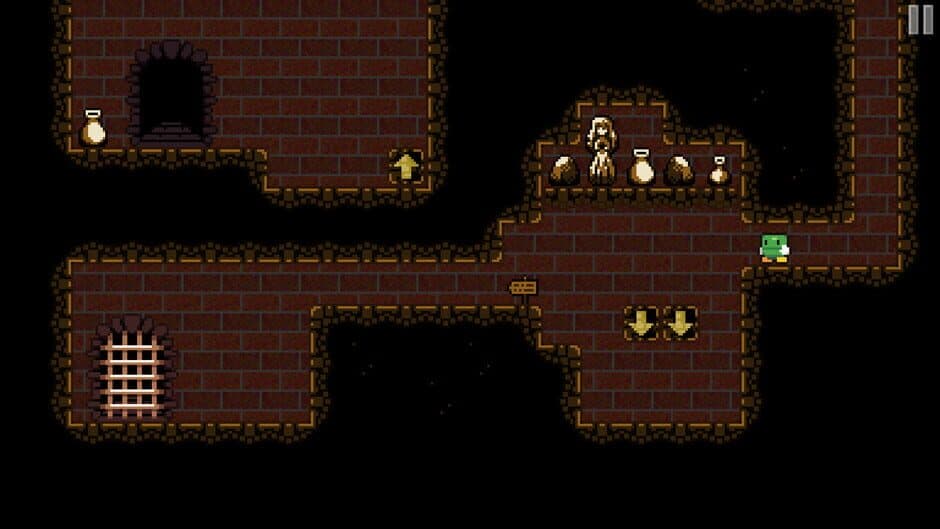Pause the game with the pause button
The height and width of the screenshot is (529, 940).
coord(920,20)
